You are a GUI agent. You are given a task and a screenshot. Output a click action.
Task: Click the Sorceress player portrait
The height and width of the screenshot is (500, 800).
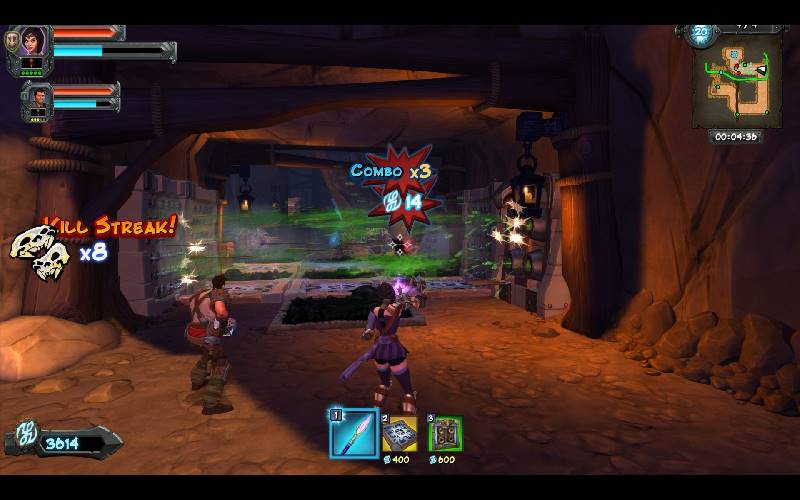[x=32, y=42]
